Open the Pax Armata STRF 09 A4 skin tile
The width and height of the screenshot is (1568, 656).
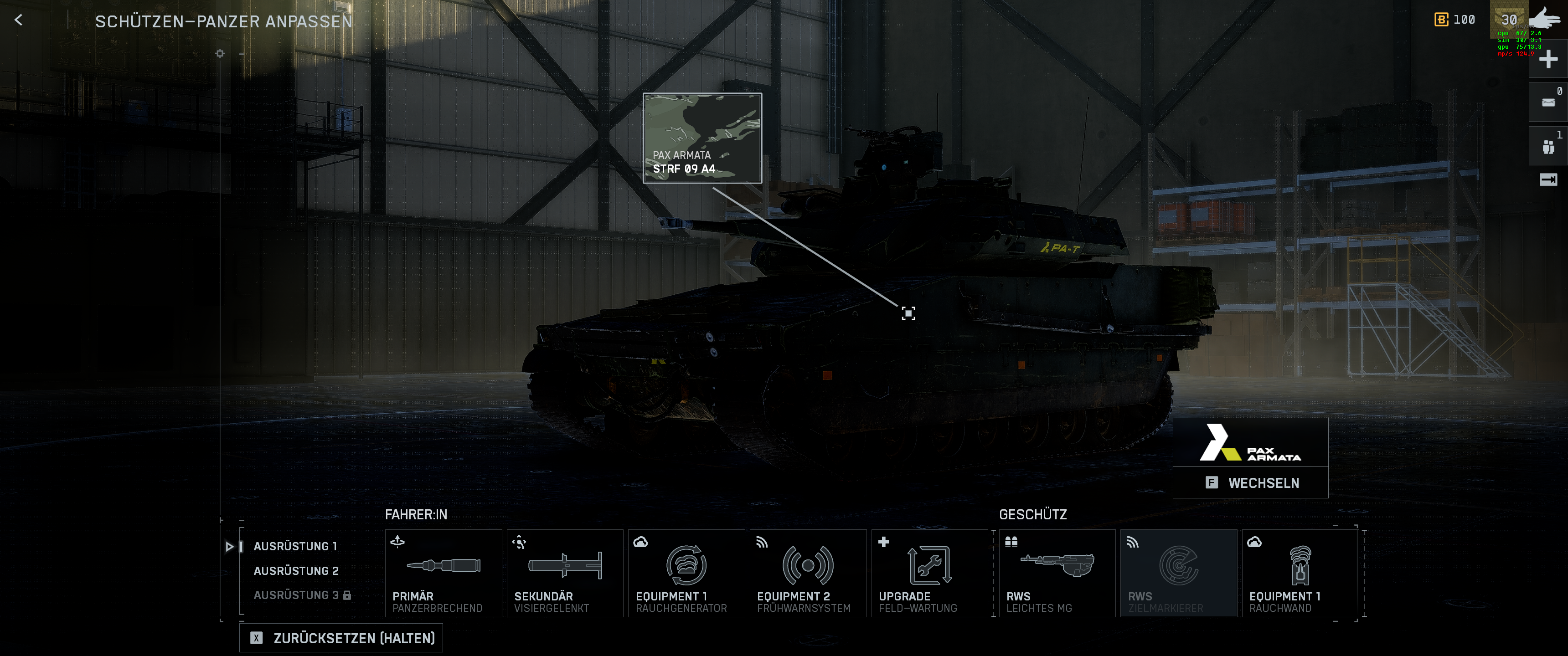[702, 138]
